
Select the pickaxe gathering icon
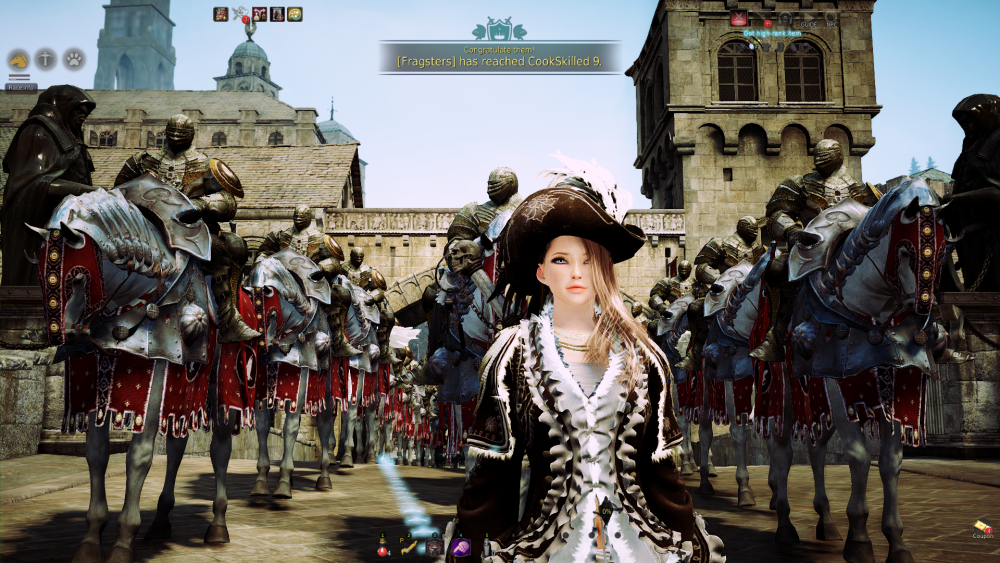click(46, 60)
